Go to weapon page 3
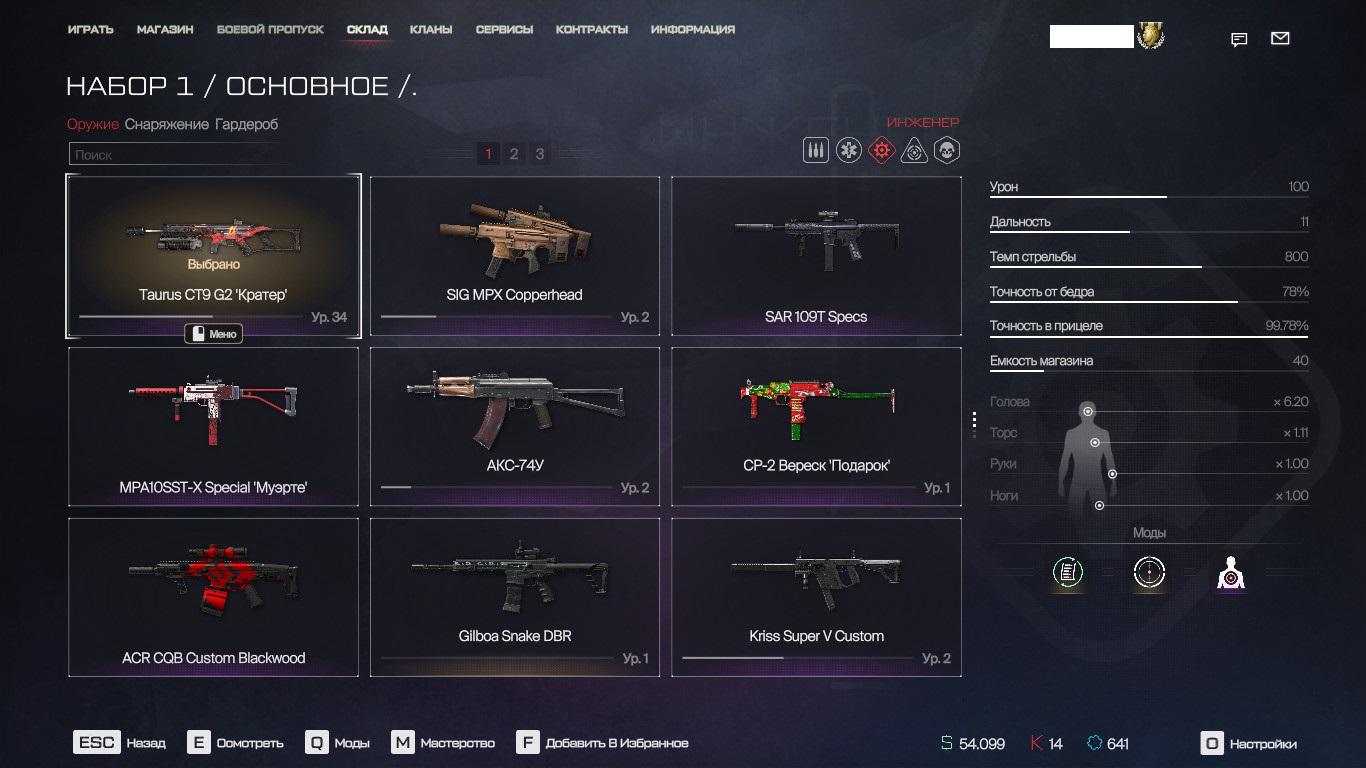This screenshot has width=1366, height=768. click(x=540, y=154)
